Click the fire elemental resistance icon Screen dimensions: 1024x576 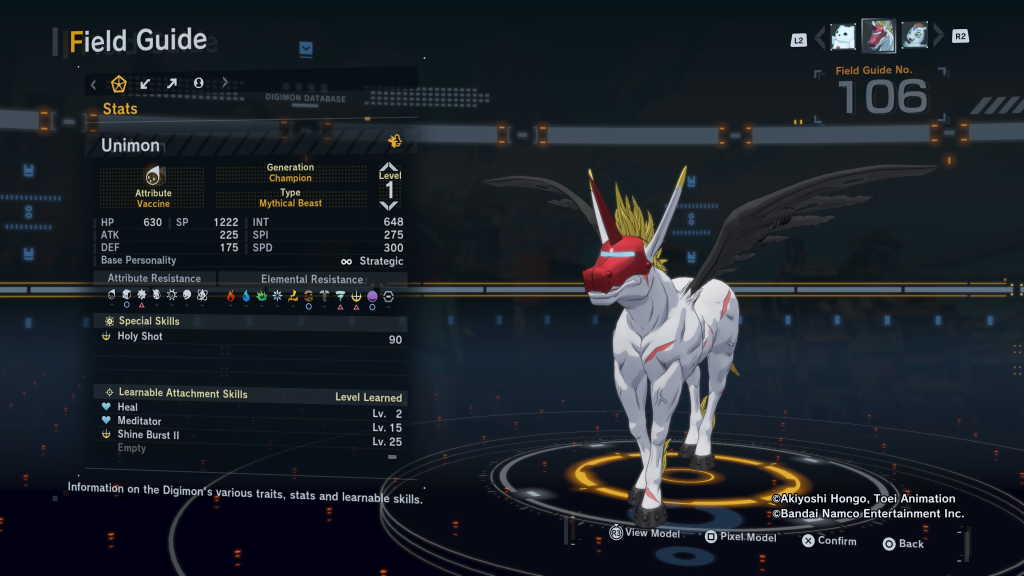pos(230,296)
